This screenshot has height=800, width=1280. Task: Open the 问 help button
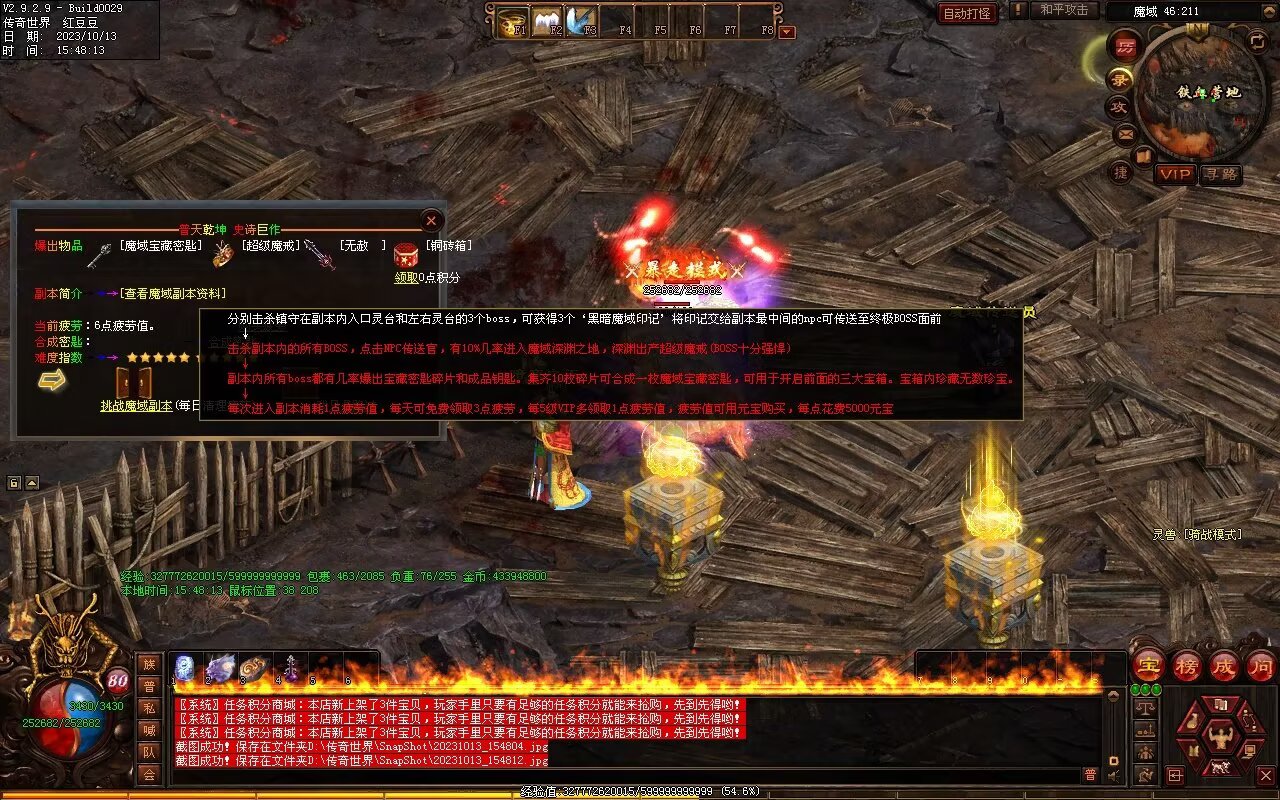(1260, 665)
